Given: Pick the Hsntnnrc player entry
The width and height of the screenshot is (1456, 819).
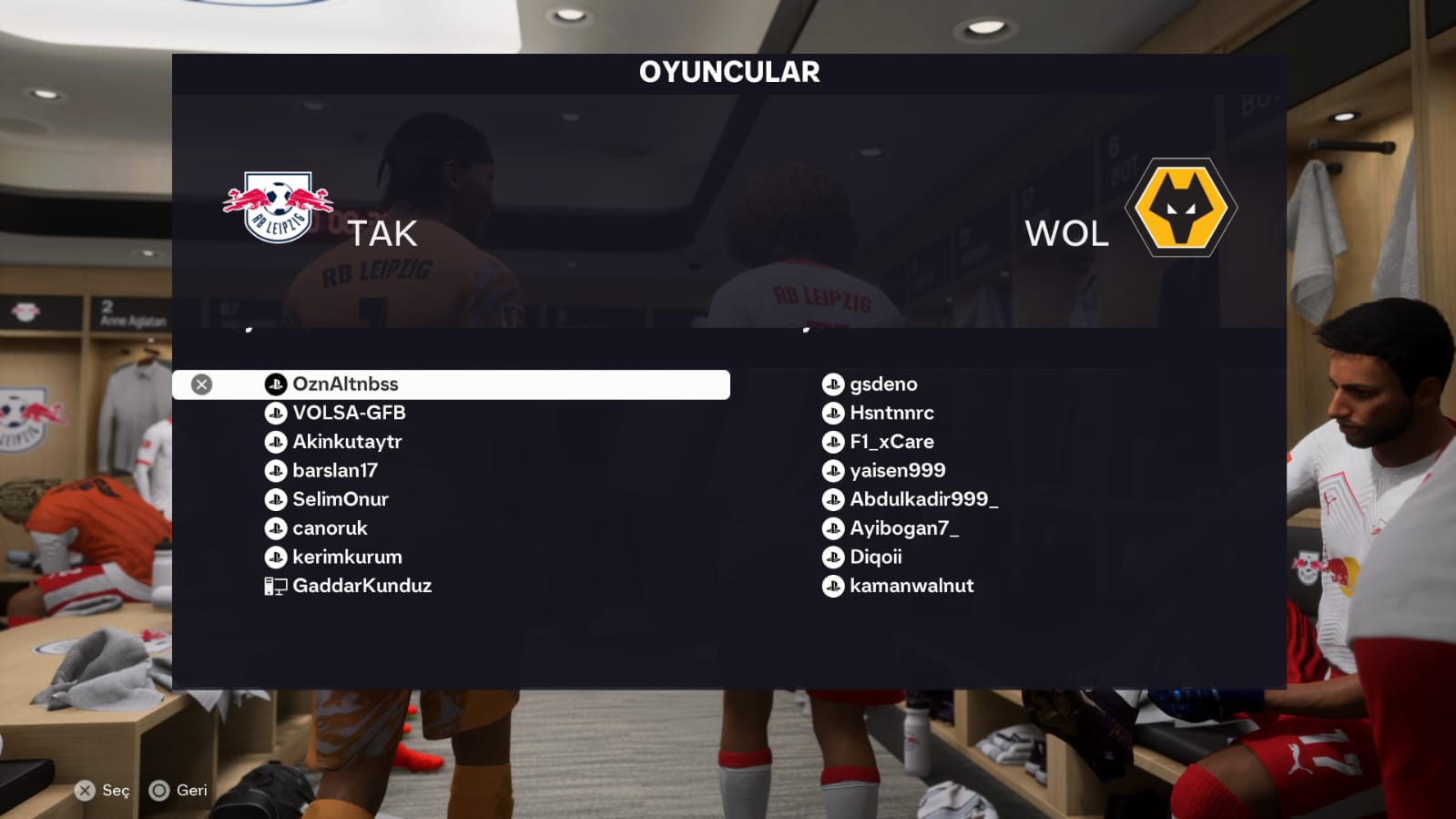Looking at the screenshot, I should point(891,414).
